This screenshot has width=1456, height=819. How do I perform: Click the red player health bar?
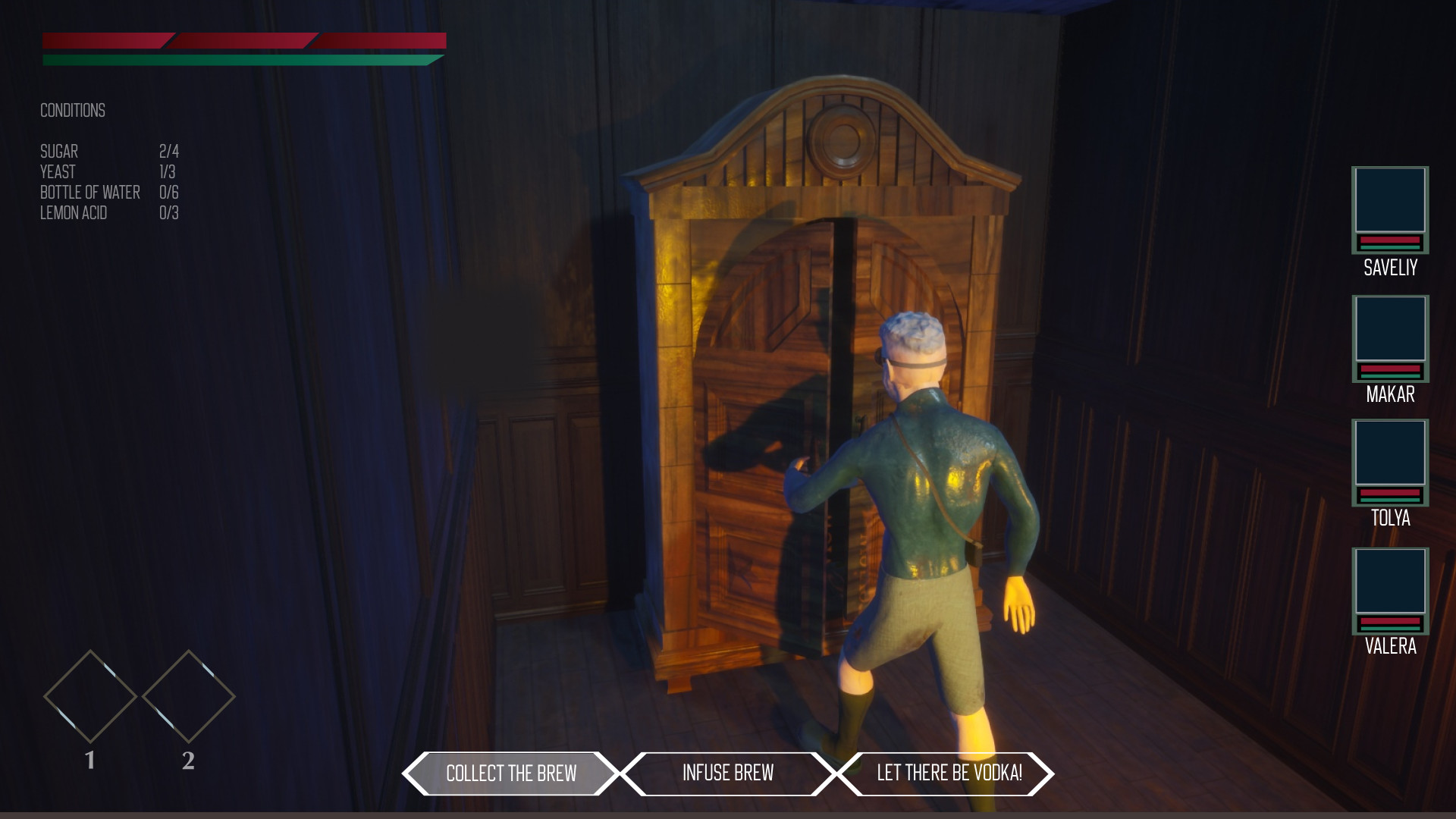tap(243, 39)
